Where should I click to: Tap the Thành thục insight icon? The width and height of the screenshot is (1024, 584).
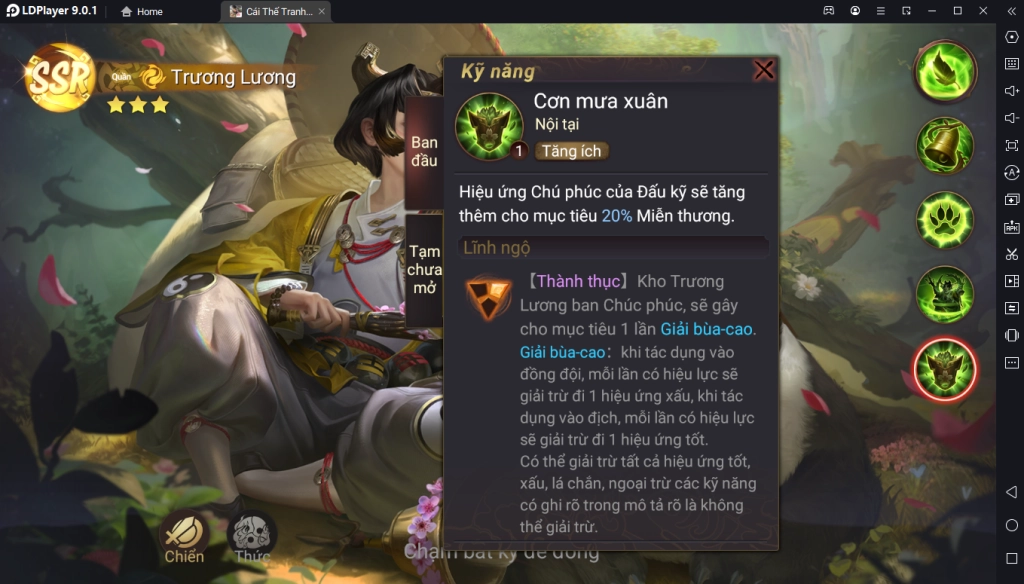(x=488, y=299)
